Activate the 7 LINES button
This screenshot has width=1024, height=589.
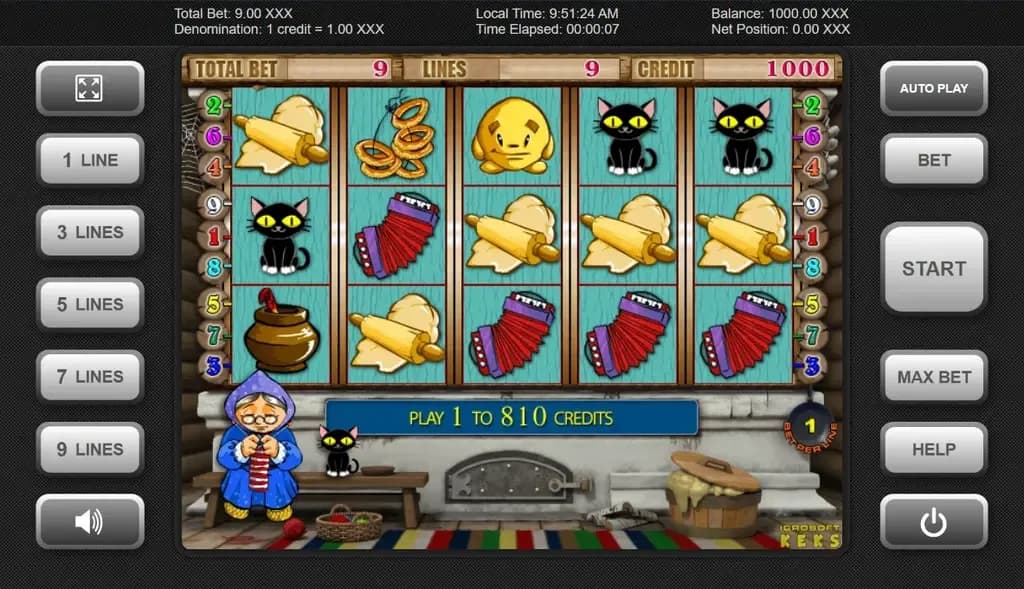pyautogui.click(x=90, y=377)
